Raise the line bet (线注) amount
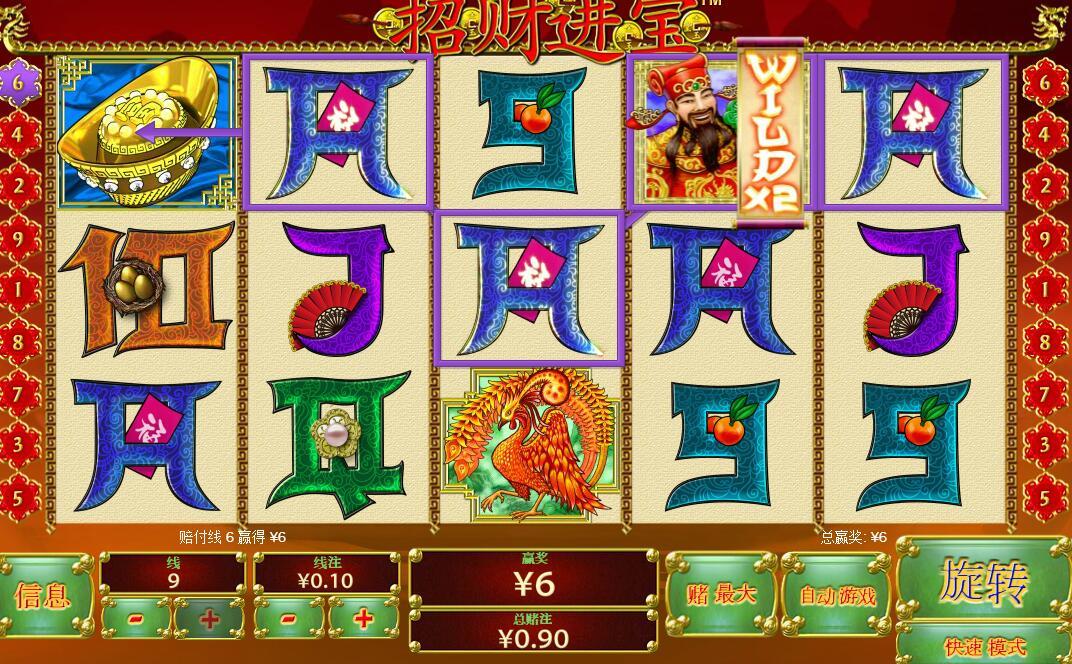The width and height of the screenshot is (1072, 664). (x=363, y=619)
